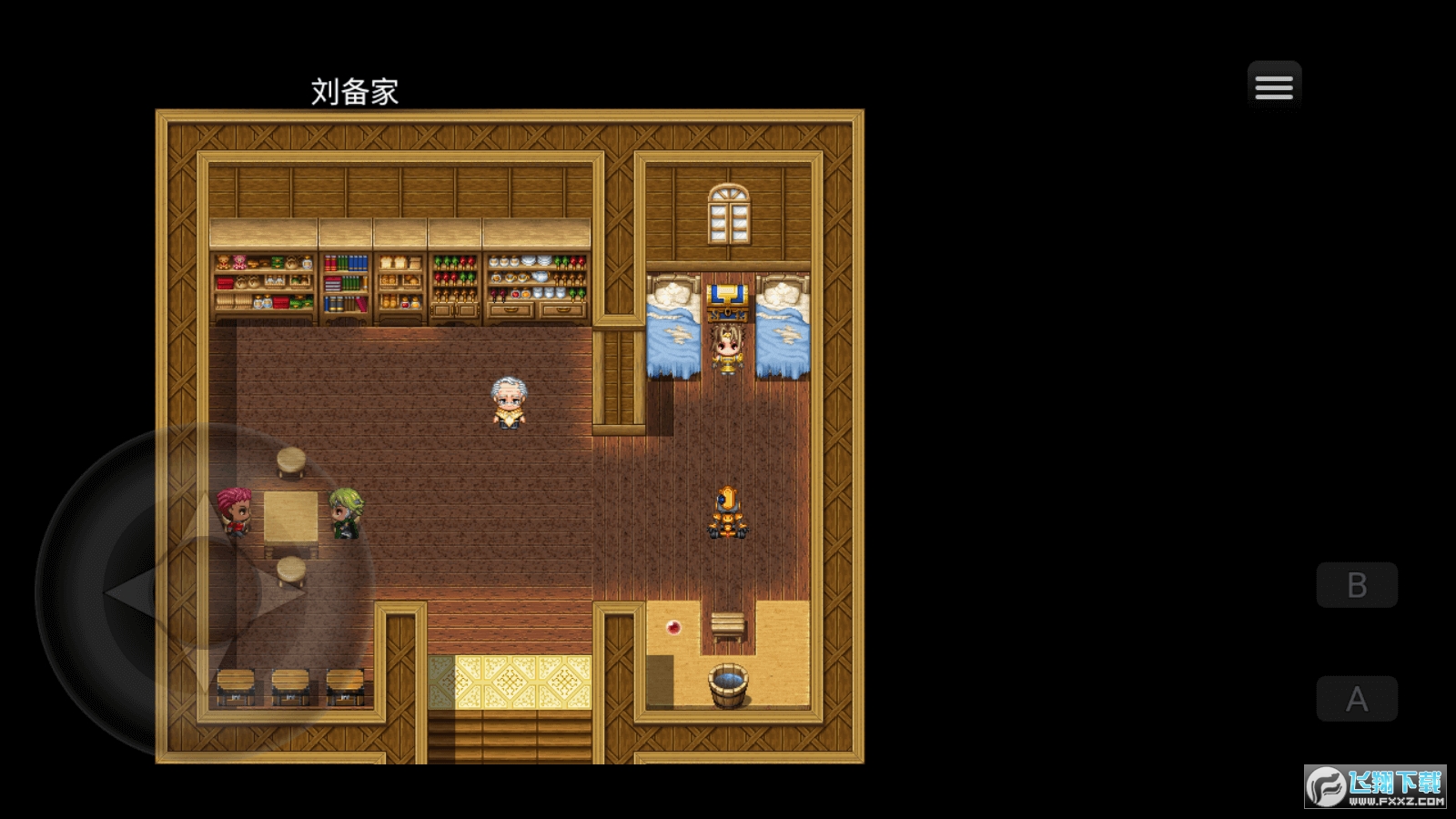Tap the B action button
The width and height of the screenshot is (1456, 819).
click(1356, 585)
